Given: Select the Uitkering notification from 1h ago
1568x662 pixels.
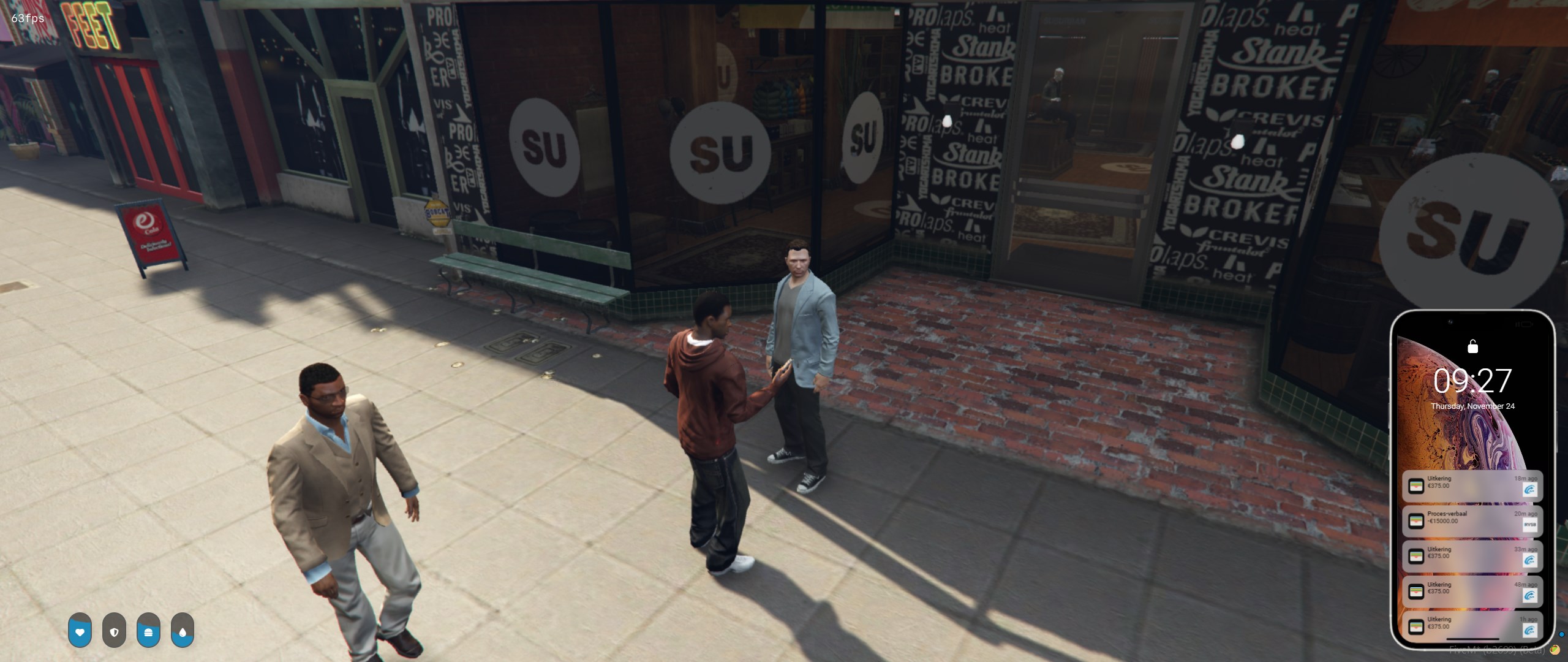Looking at the screenshot, I should point(1471,626).
